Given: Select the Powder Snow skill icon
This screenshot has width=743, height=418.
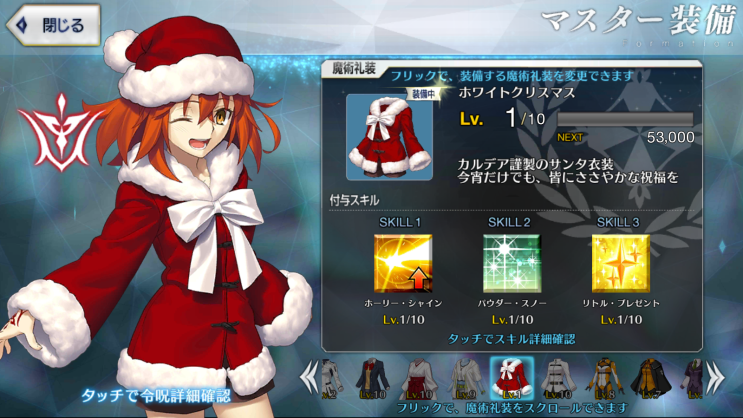Looking at the screenshot, I should 509,264.
